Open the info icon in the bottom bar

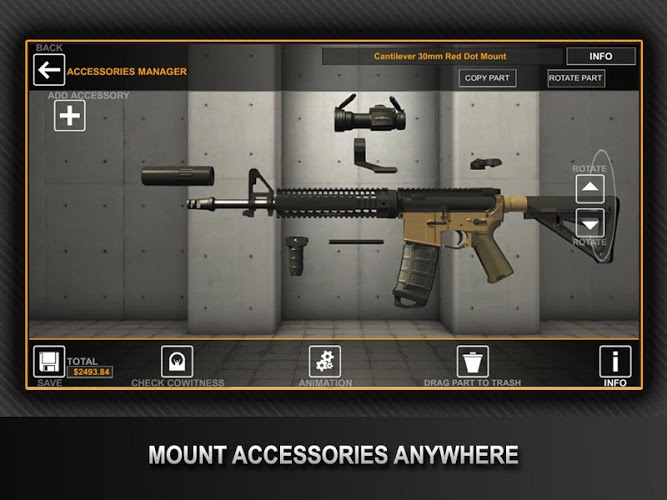point(615,361)
